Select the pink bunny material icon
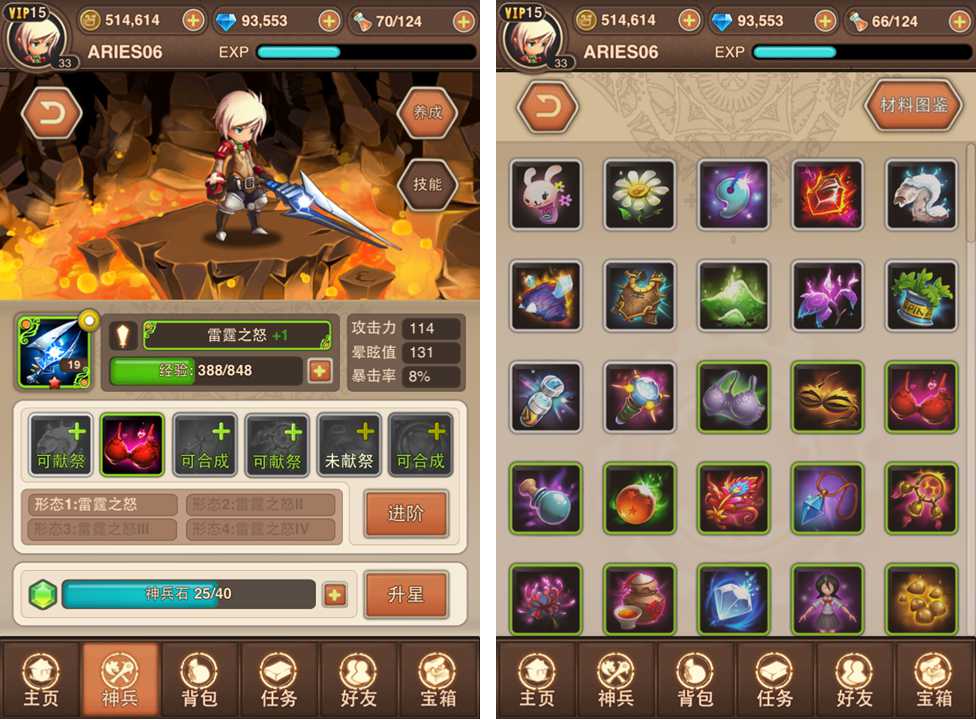This screenshot has width=976, height=720. click(546, 195)
